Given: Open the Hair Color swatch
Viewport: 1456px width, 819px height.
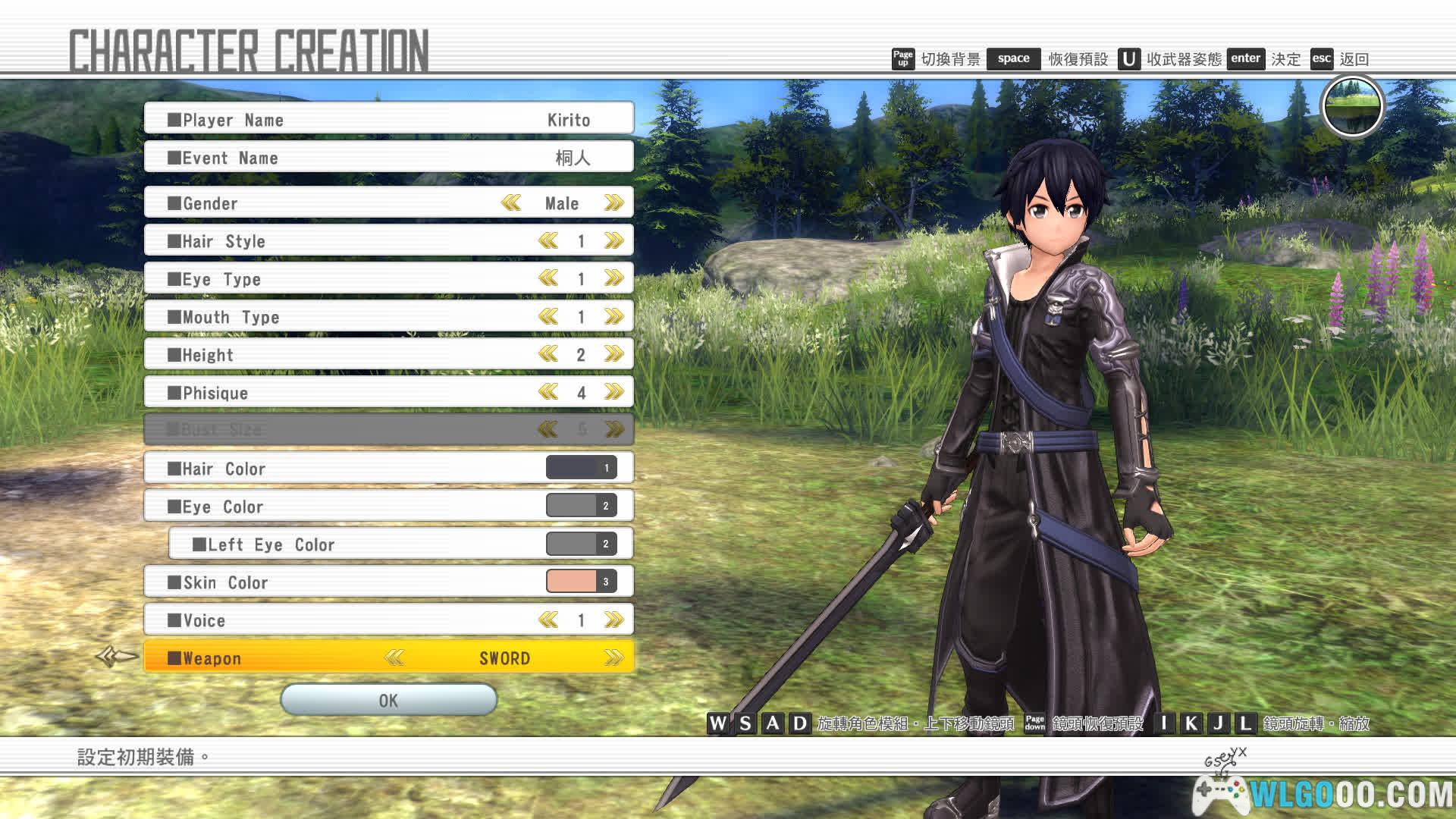Looking at the screenshot, I should [581, 468].
